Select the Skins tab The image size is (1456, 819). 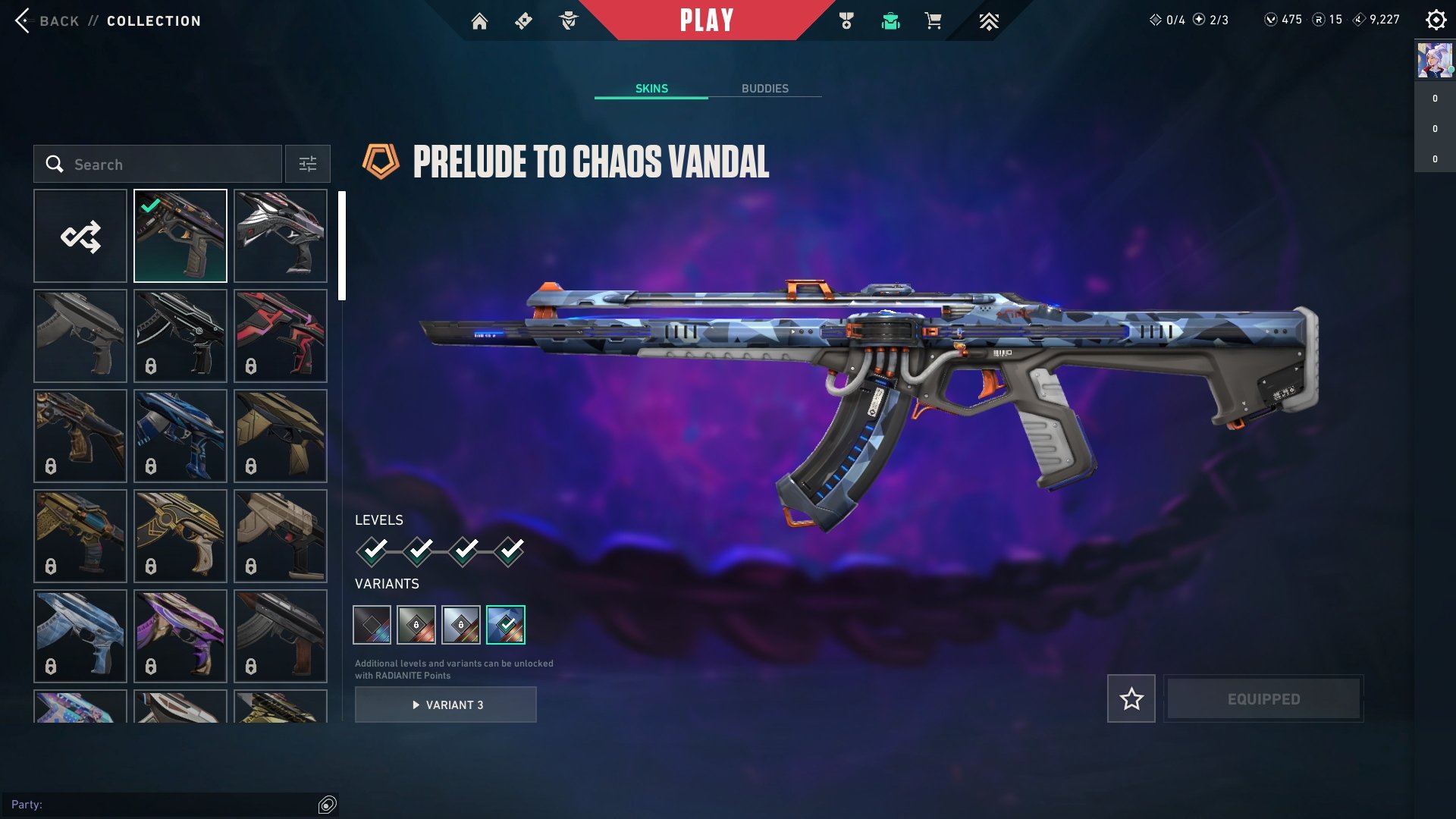click(x=651, y=89)
